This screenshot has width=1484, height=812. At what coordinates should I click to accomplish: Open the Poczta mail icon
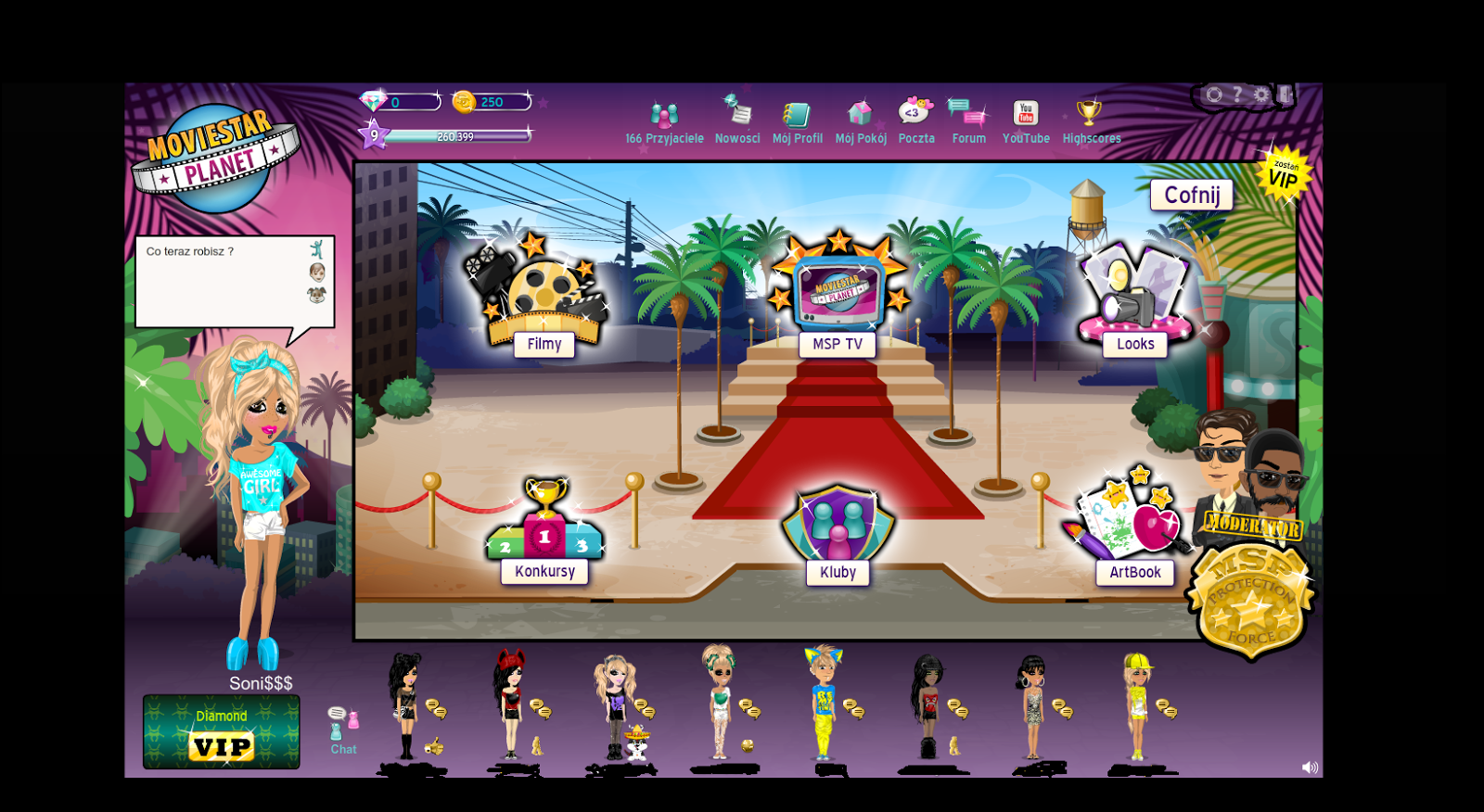915,113
